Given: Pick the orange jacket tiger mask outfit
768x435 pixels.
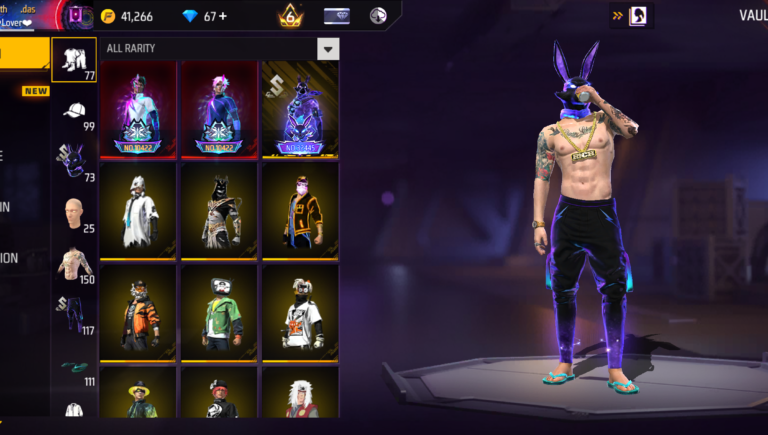Looking at the screenshot, I should coord(139,310).
